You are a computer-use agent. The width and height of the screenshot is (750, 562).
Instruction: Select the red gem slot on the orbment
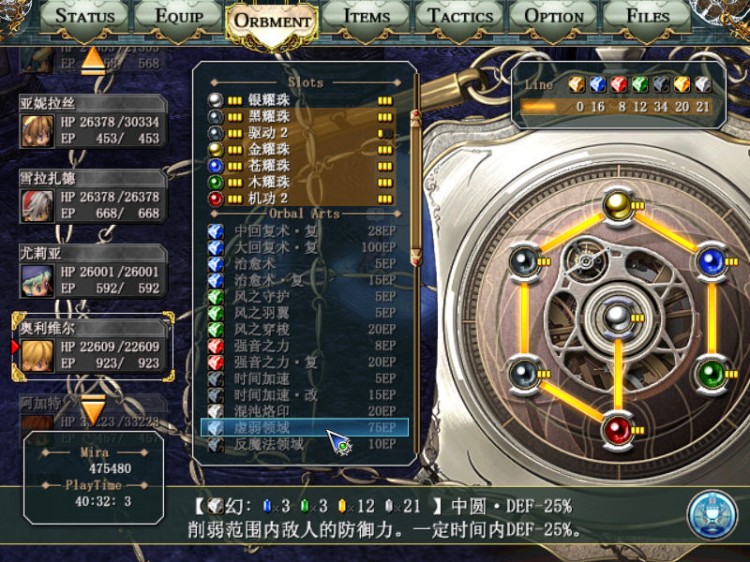click(x=618, y=431)
